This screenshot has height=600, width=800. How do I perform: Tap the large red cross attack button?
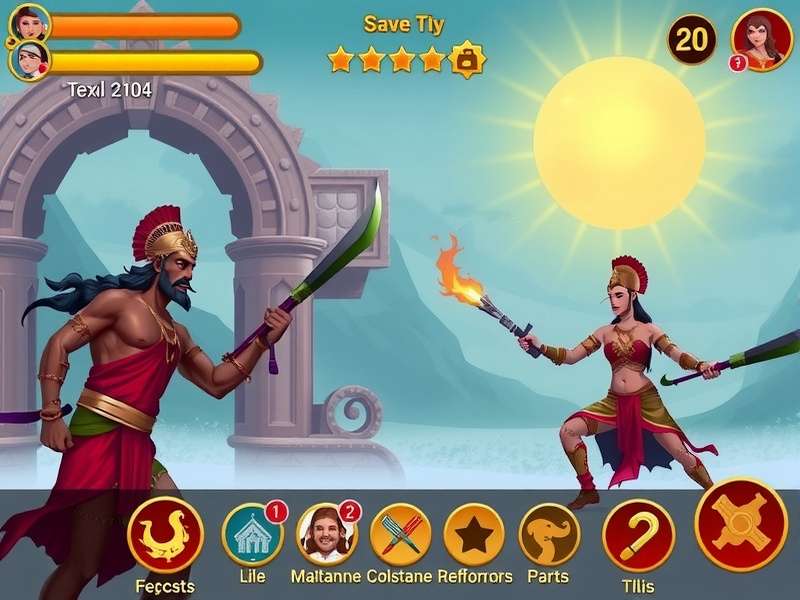(741, 524)
